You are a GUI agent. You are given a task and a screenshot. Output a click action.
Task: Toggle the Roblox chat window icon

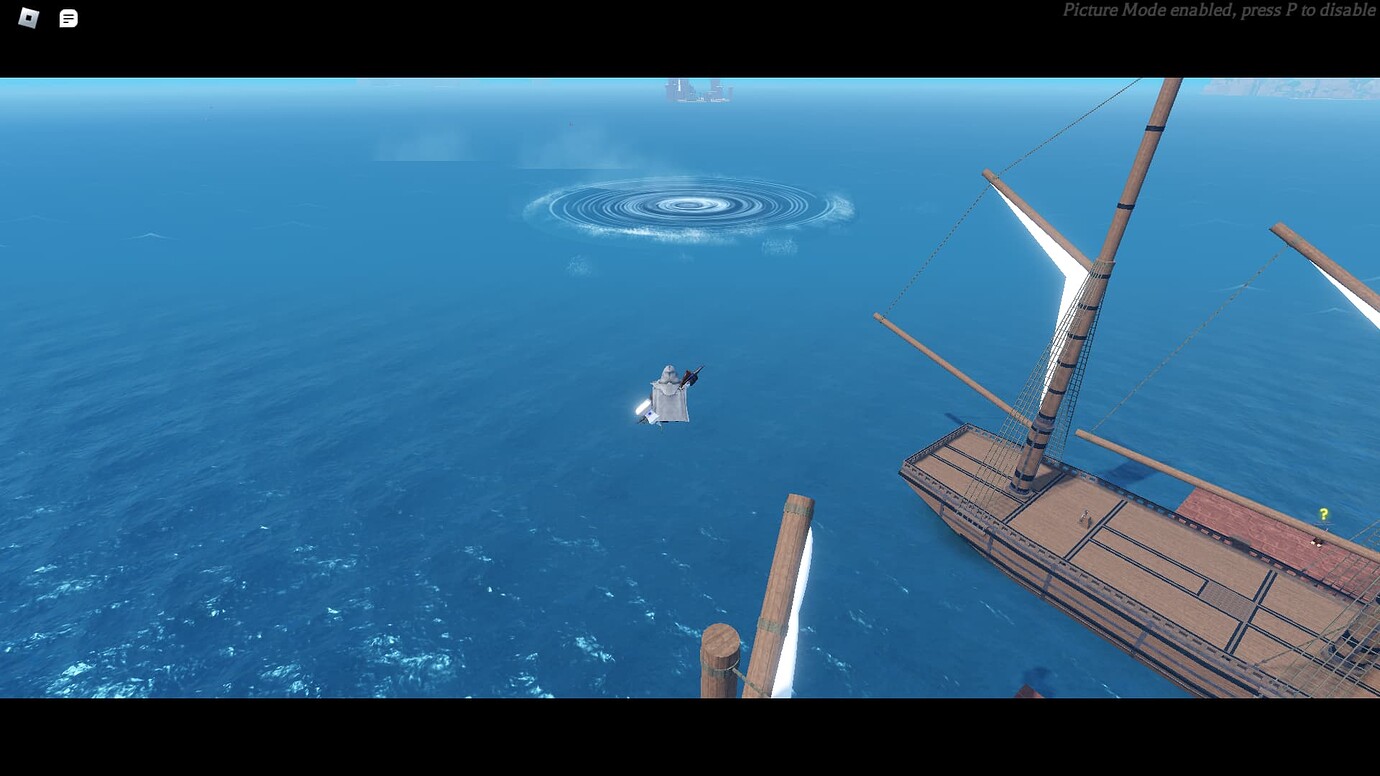[x=68, y=18]
